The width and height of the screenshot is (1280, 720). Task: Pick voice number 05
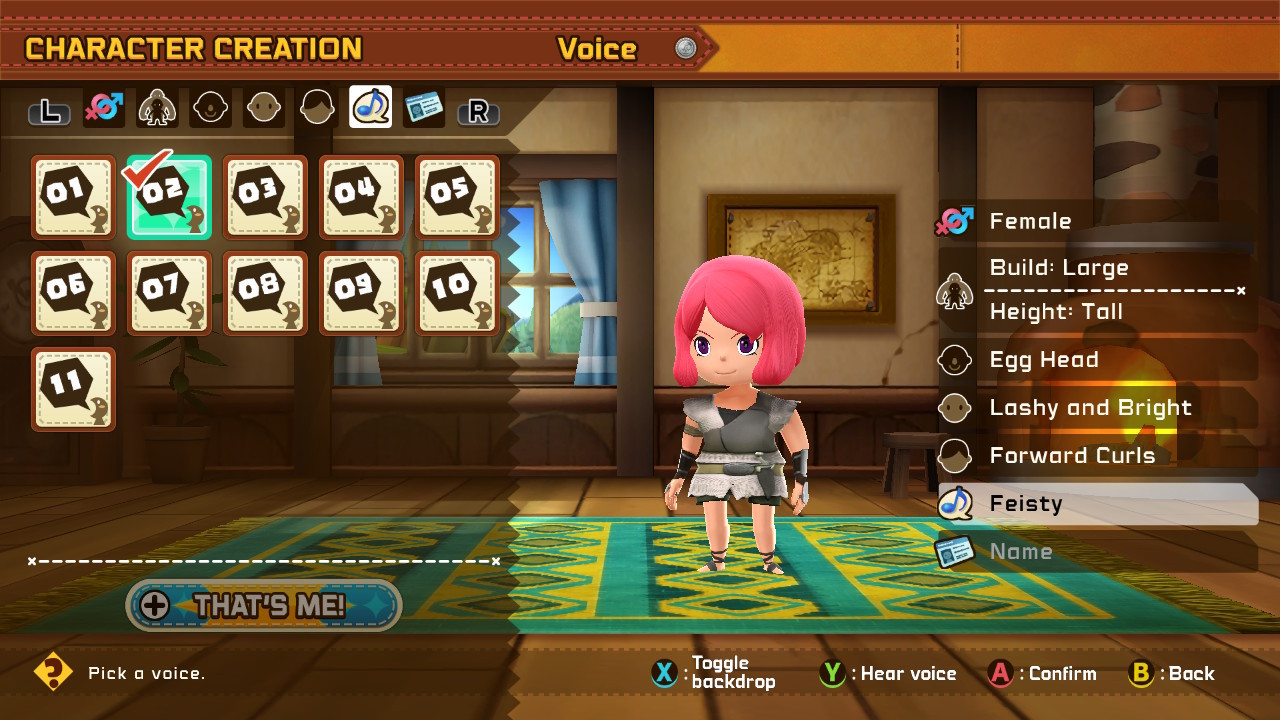click(x=457, y=197)
